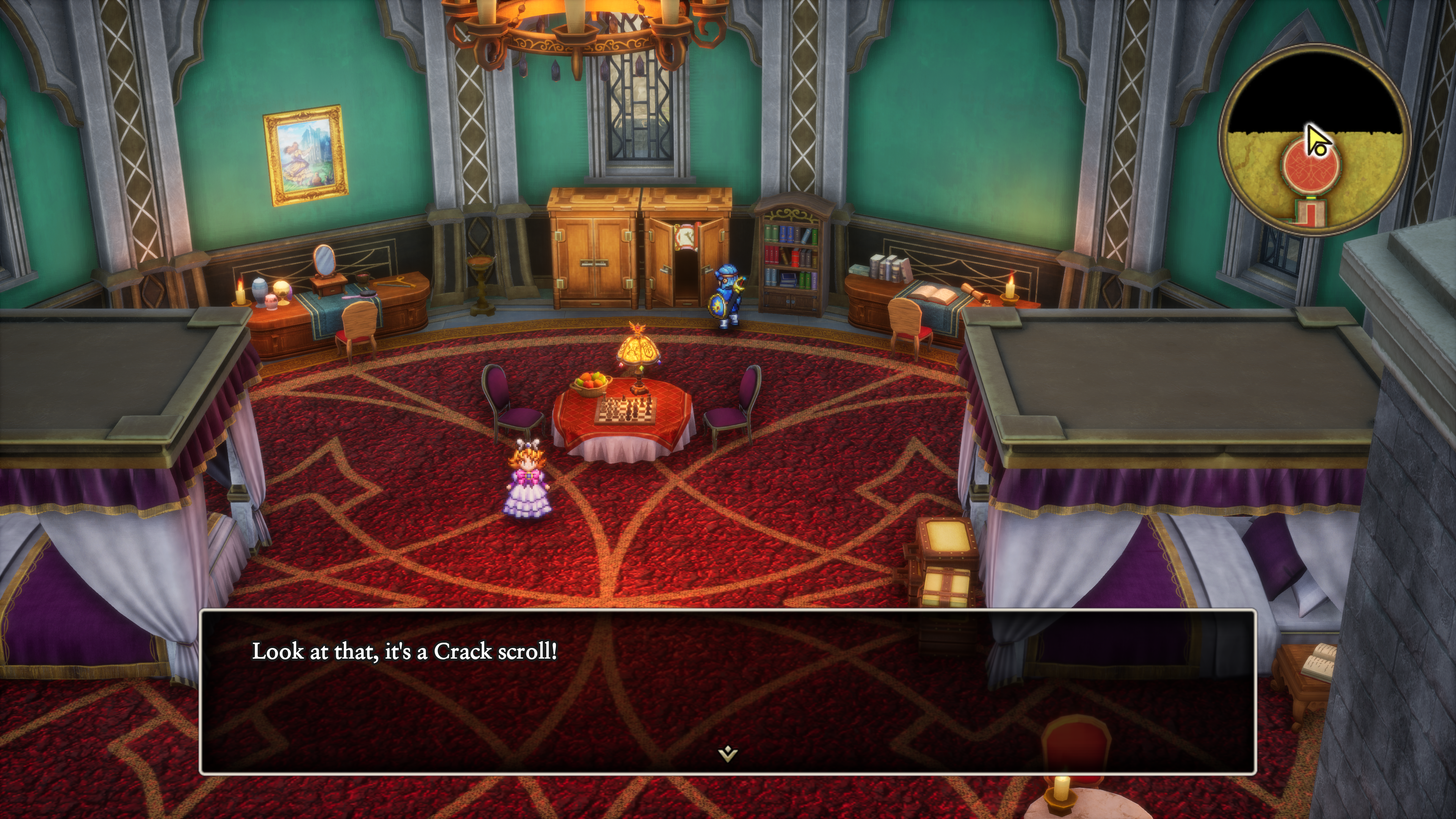Click the Crack scroll dialogue box
Viewport: 1456px width, 819px height.
point(728,691)
